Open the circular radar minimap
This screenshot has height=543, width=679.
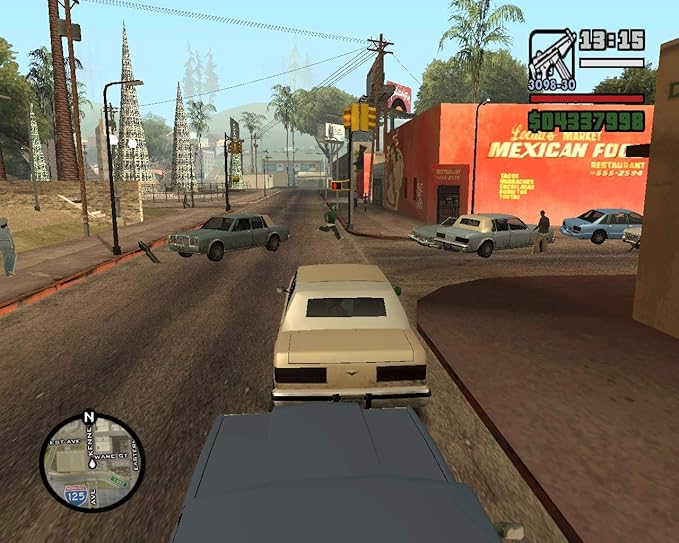(92, 462)
